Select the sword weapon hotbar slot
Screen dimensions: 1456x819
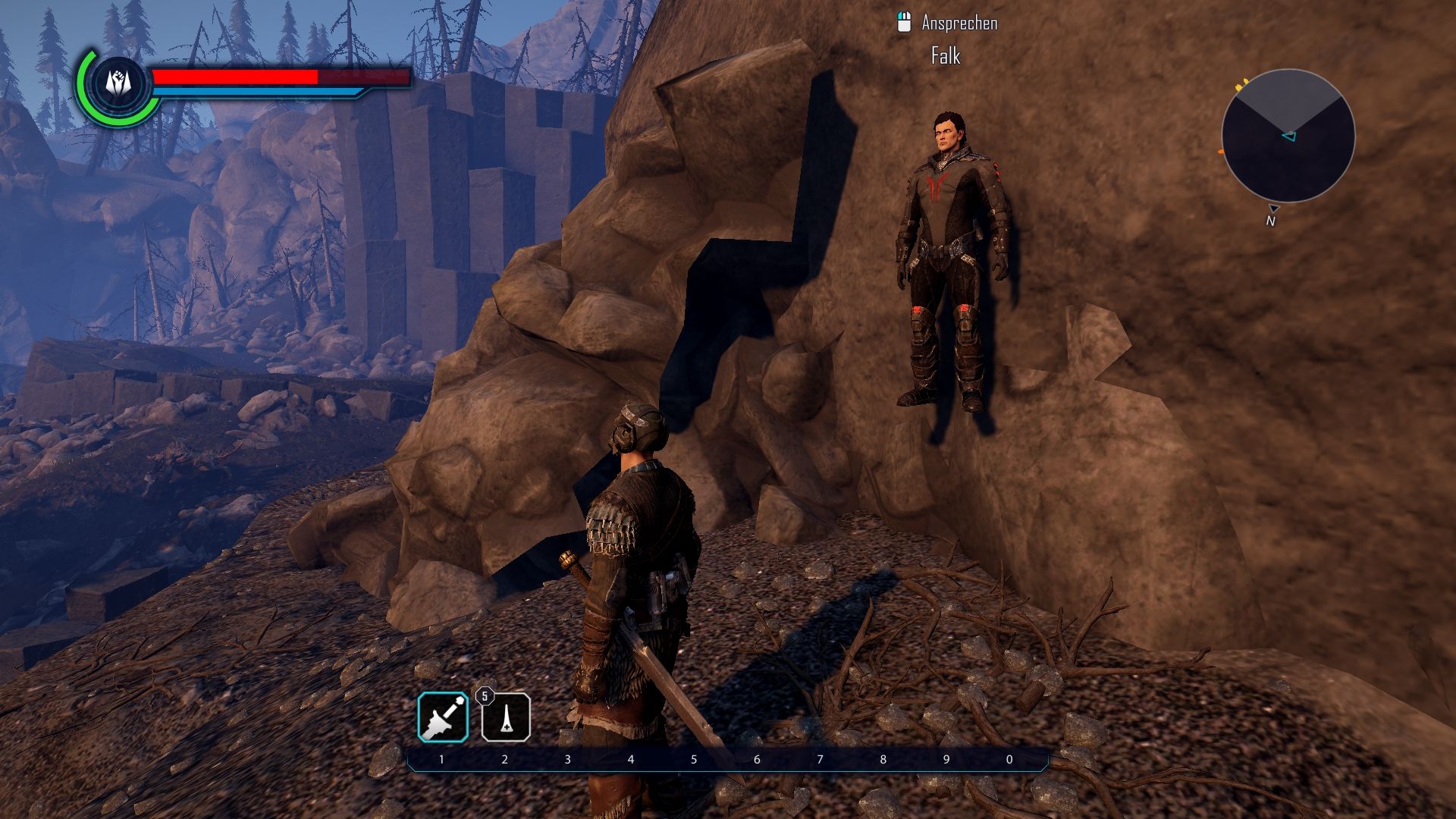click(x=443, y=717)
